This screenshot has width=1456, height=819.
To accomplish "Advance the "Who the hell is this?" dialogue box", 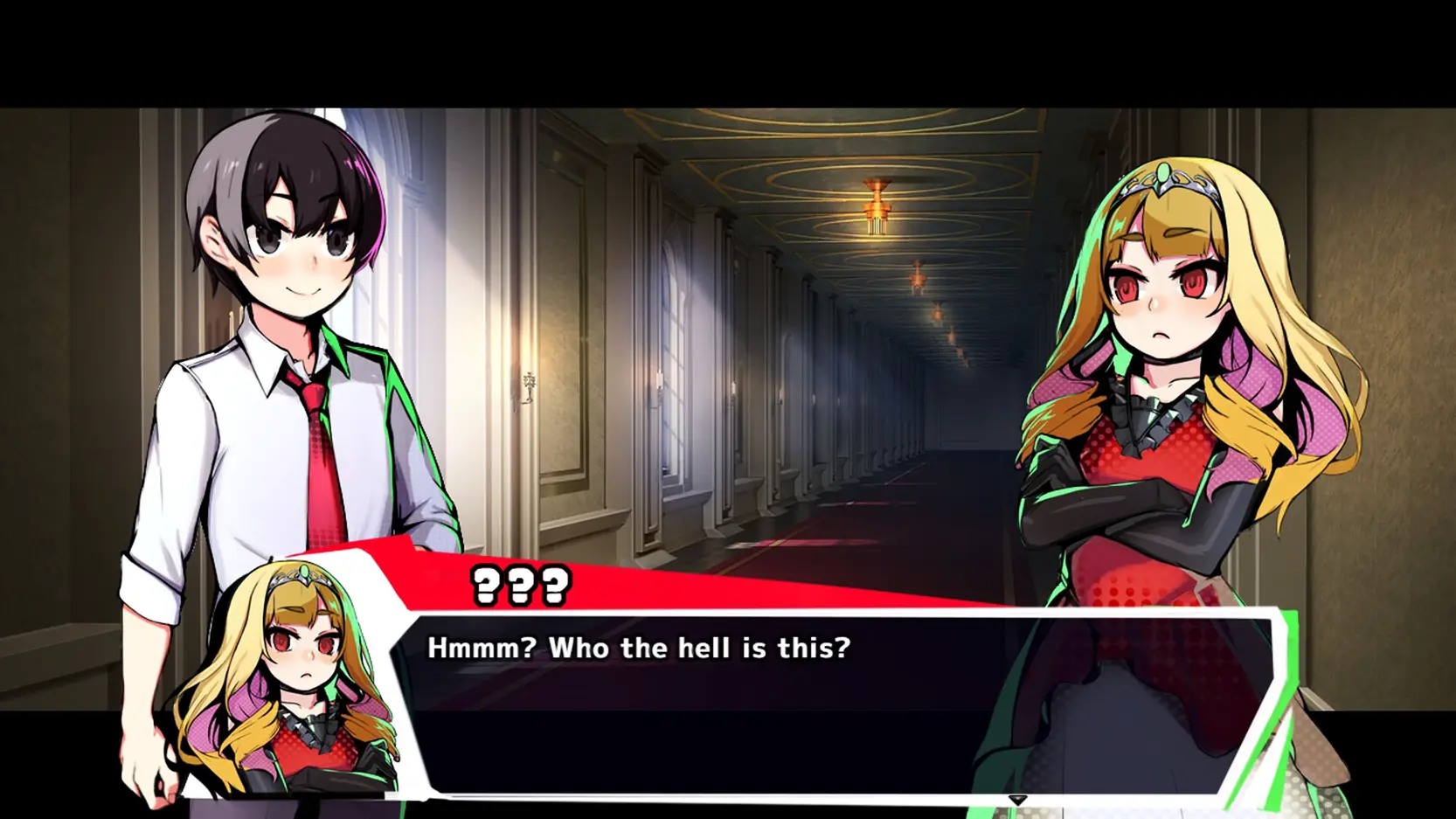I will (830, 699).
